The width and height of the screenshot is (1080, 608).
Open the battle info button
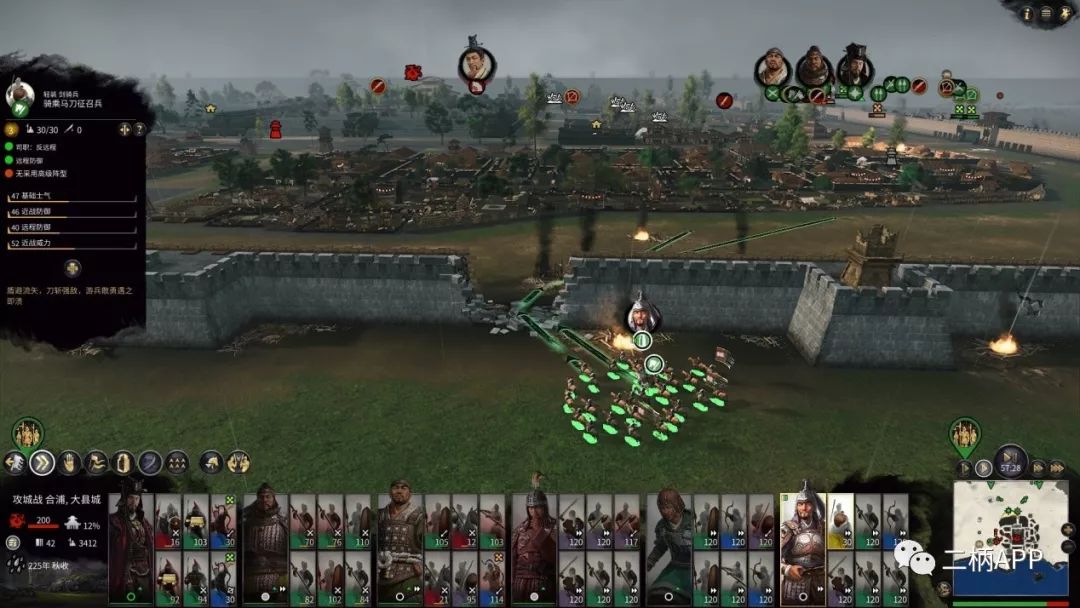(x=1026, y=13)
